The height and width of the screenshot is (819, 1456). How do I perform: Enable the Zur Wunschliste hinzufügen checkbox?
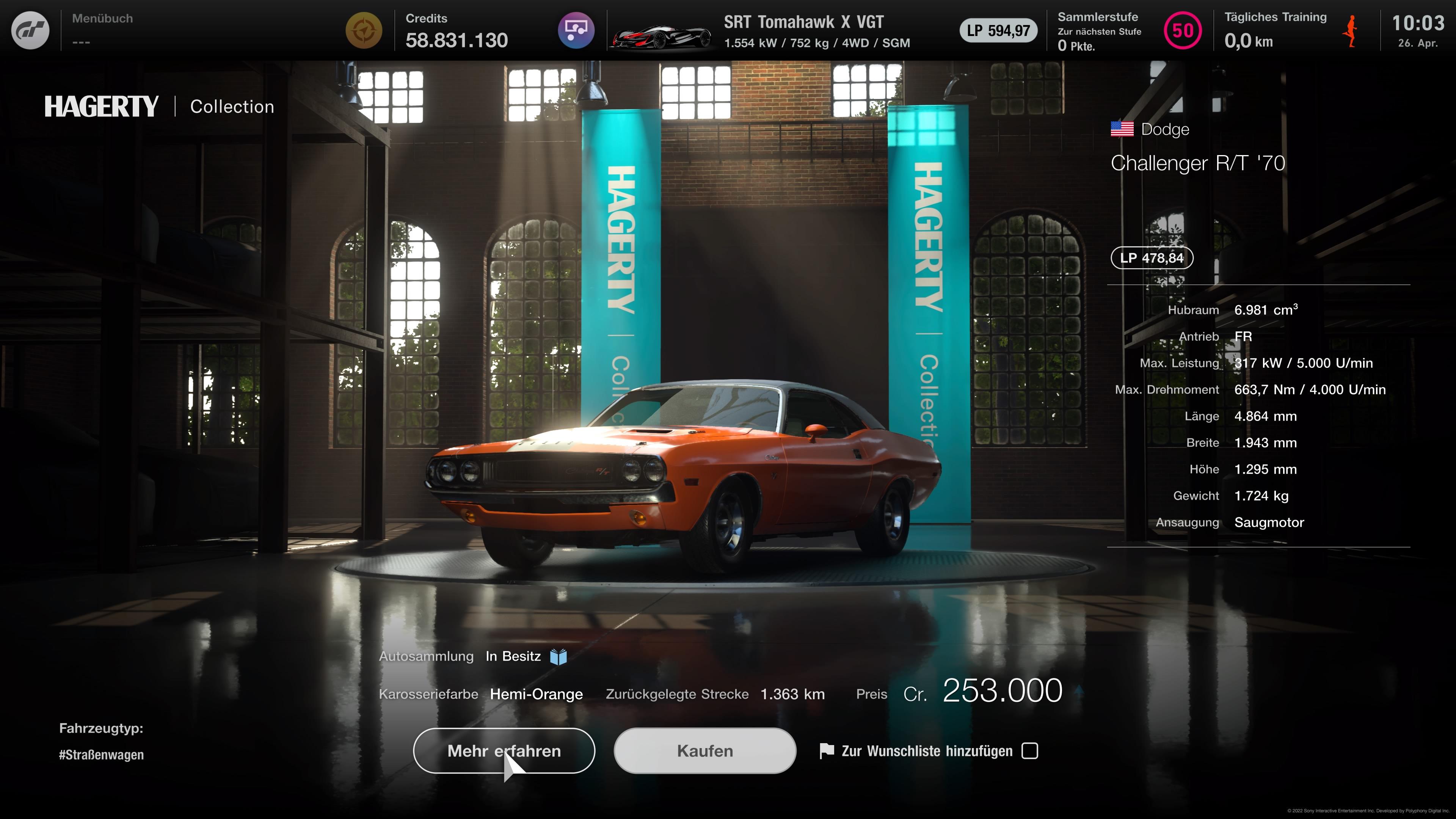(1031, 751)
